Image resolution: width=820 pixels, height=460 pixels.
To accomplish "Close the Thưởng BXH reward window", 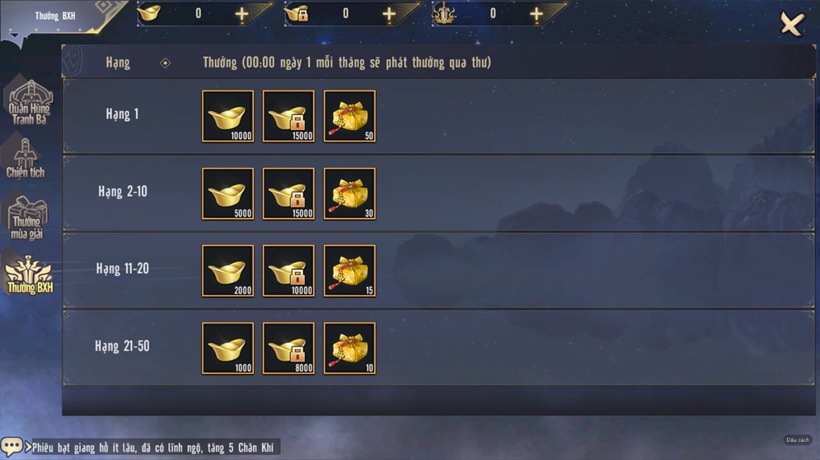I will (x=791, y=24).
